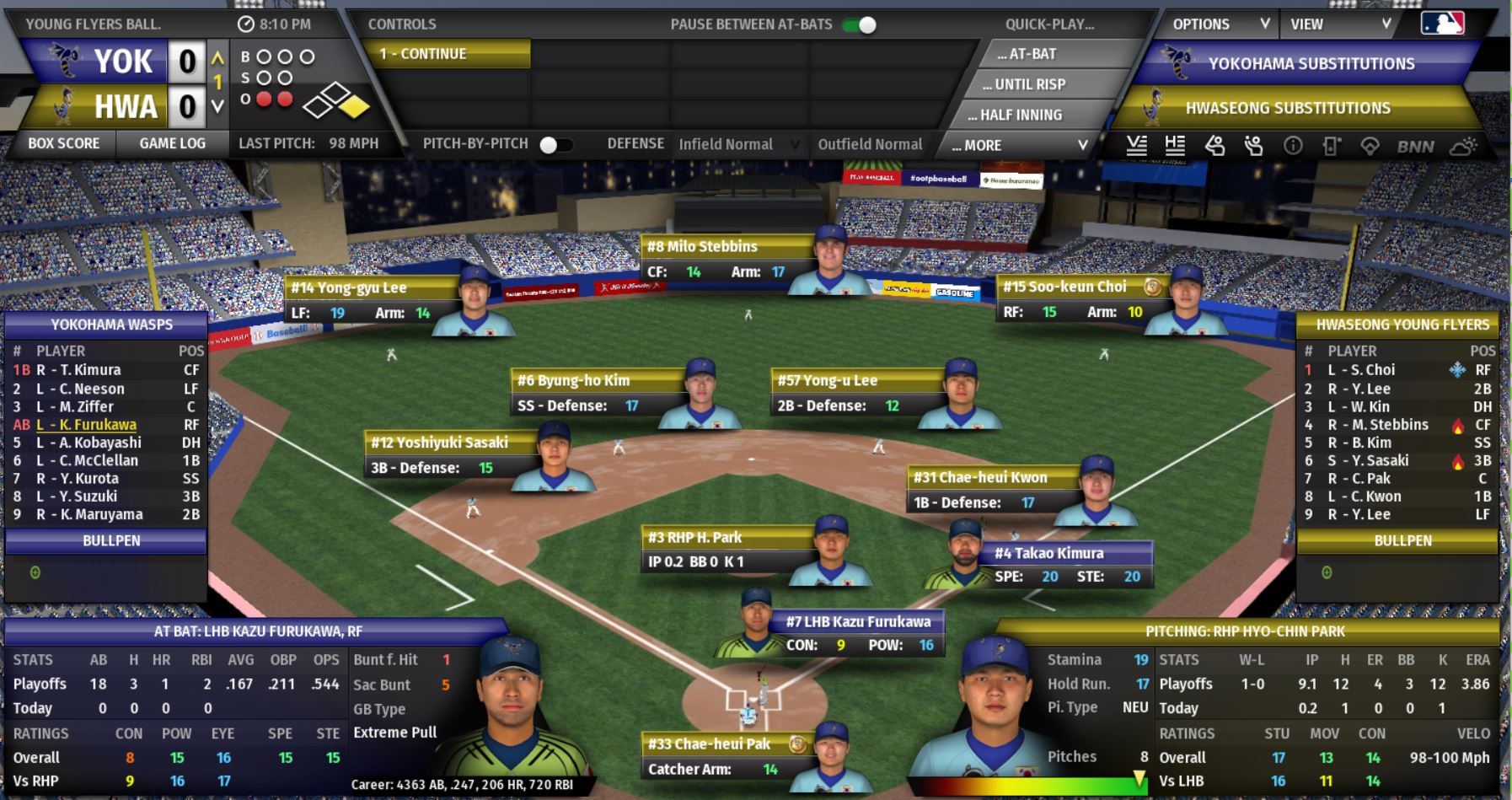The image size is (1512, 800).
Task: Quick-play the current At-Bat
Action: tap(1027, 54)
